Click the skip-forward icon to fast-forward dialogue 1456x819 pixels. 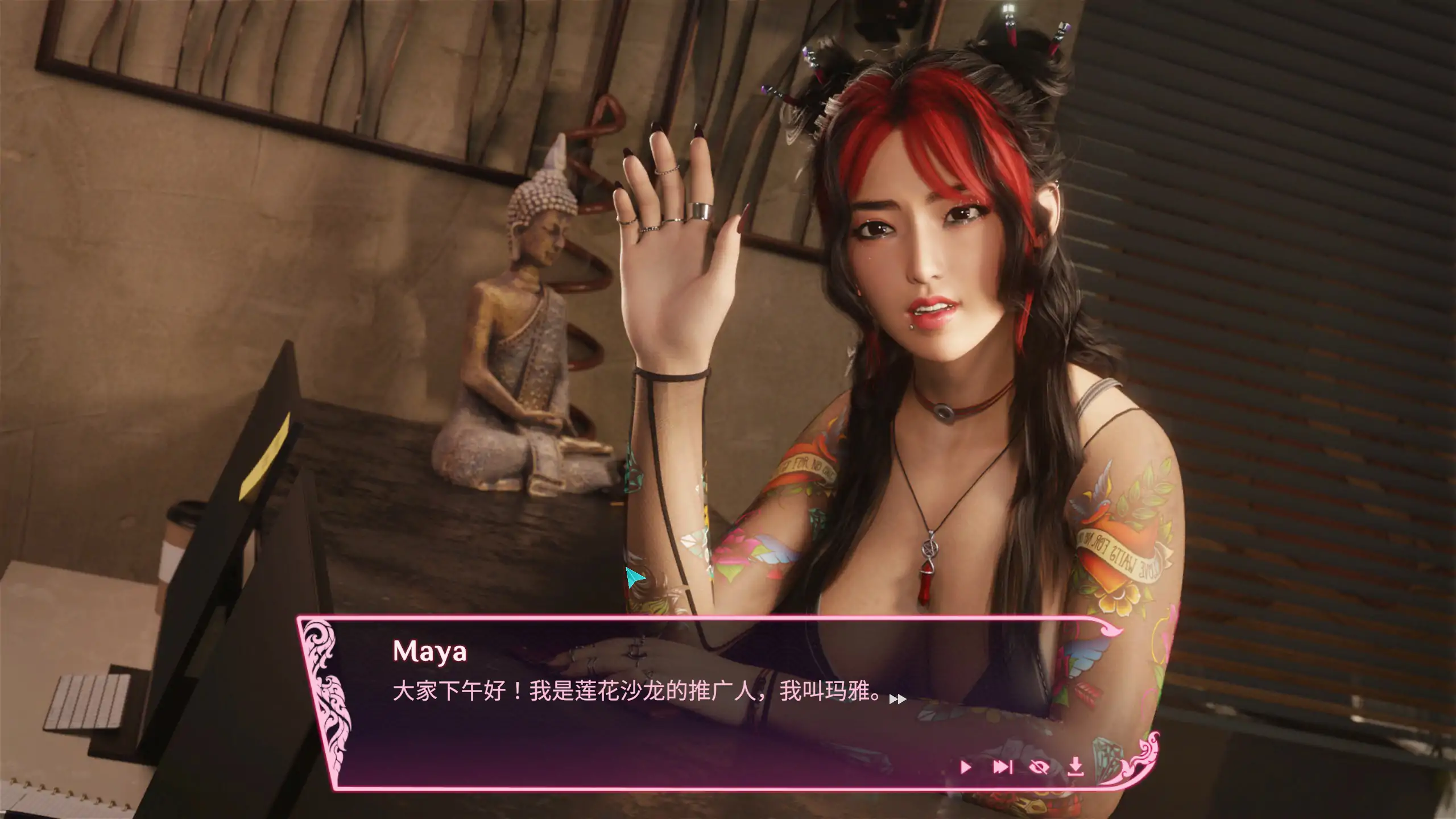click(x=1002, y=768)
